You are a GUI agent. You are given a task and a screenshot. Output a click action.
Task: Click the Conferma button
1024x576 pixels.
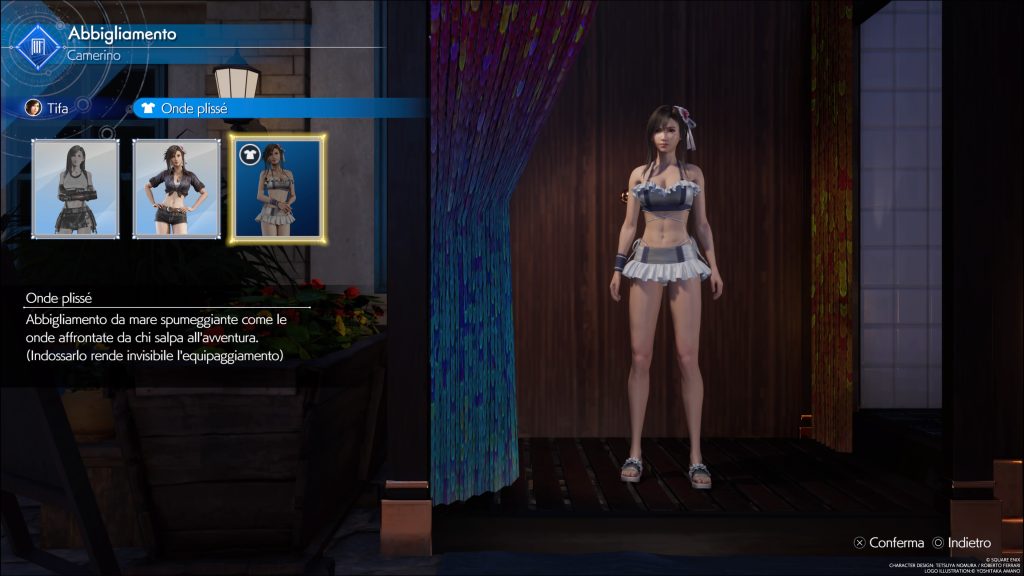(x=889, y=543)
